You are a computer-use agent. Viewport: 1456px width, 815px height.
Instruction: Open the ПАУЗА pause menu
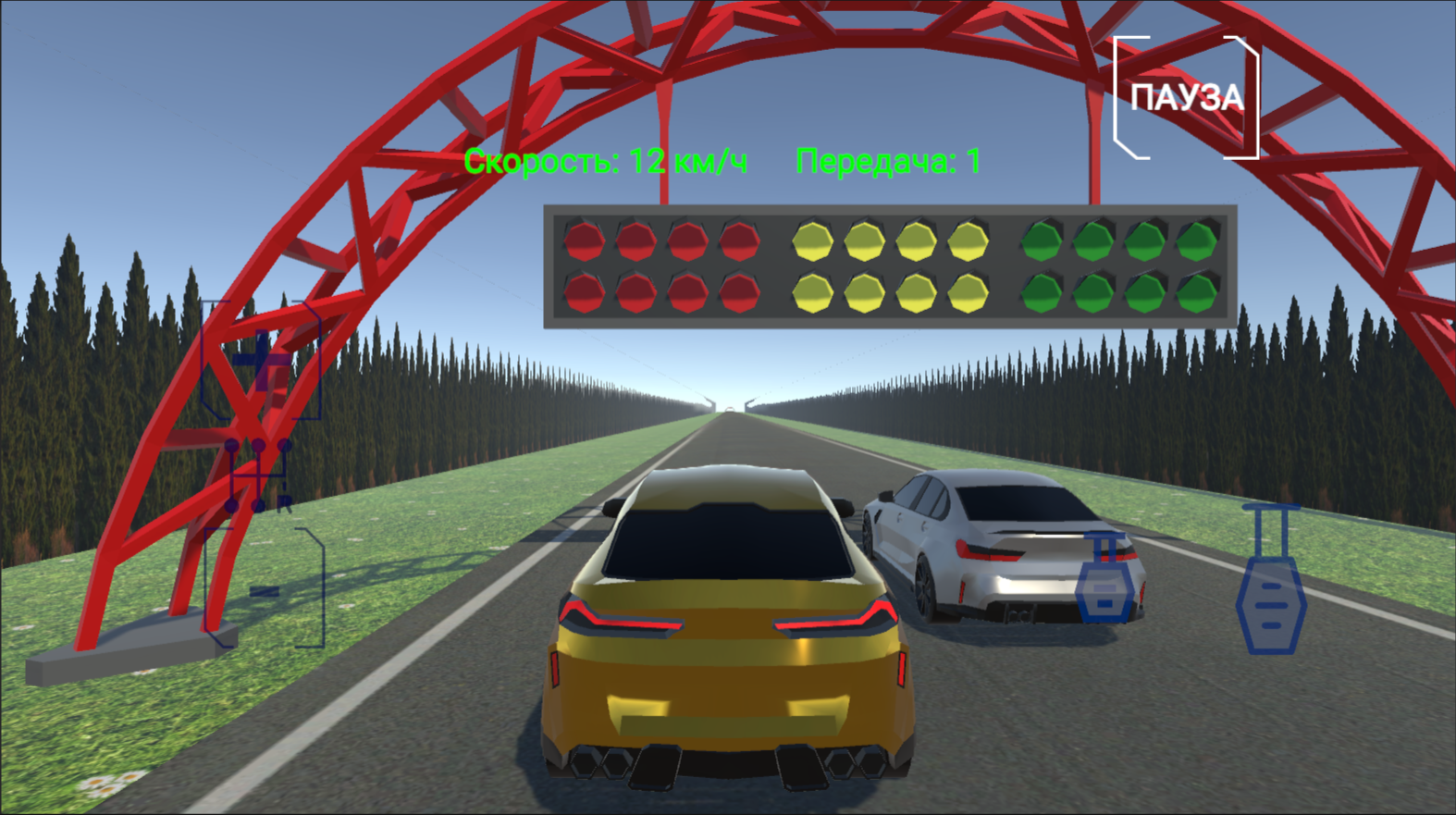point(1187,97)
